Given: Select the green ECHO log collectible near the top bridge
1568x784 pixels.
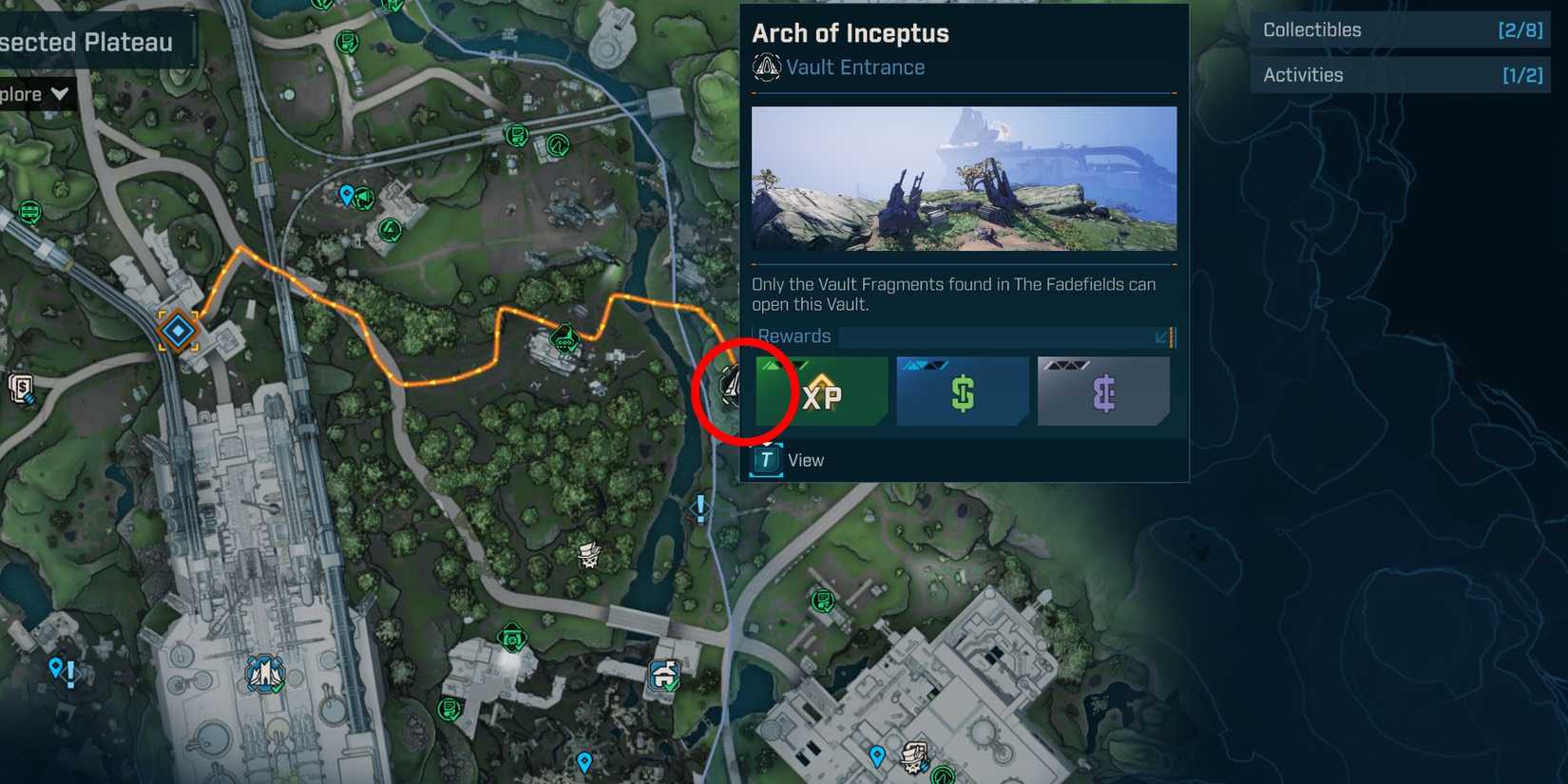Looking at the screenshot, I should (x=518, y=136).
